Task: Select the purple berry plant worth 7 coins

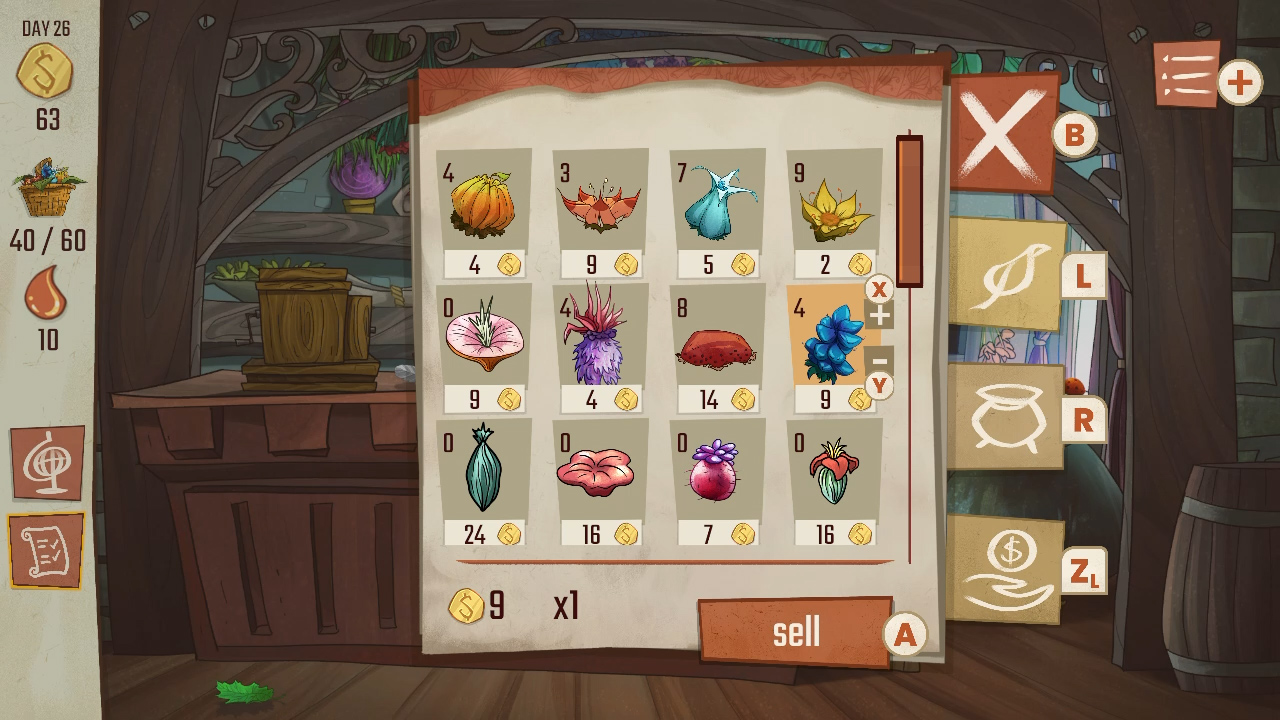Action: tap(717, 475)
